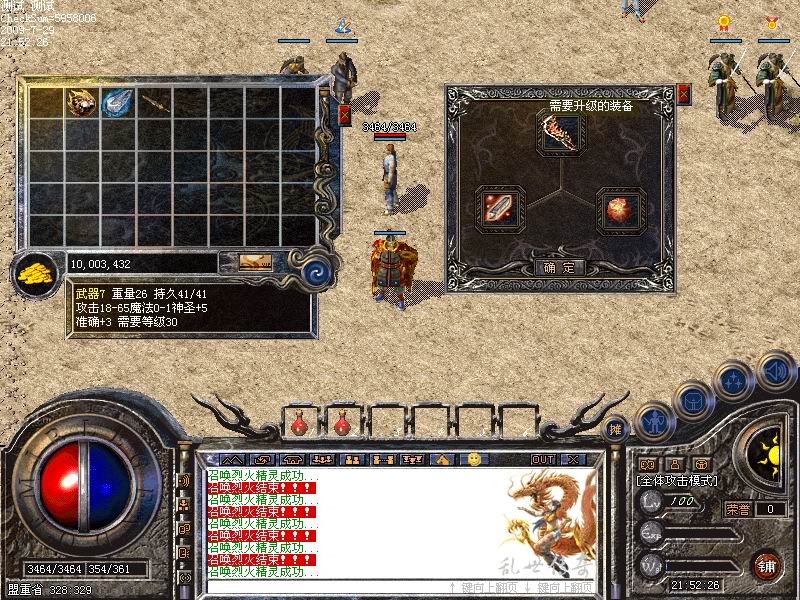Pick the thin sword item in the bag
This screenshot has width=800, height=600.
[154, 103]
